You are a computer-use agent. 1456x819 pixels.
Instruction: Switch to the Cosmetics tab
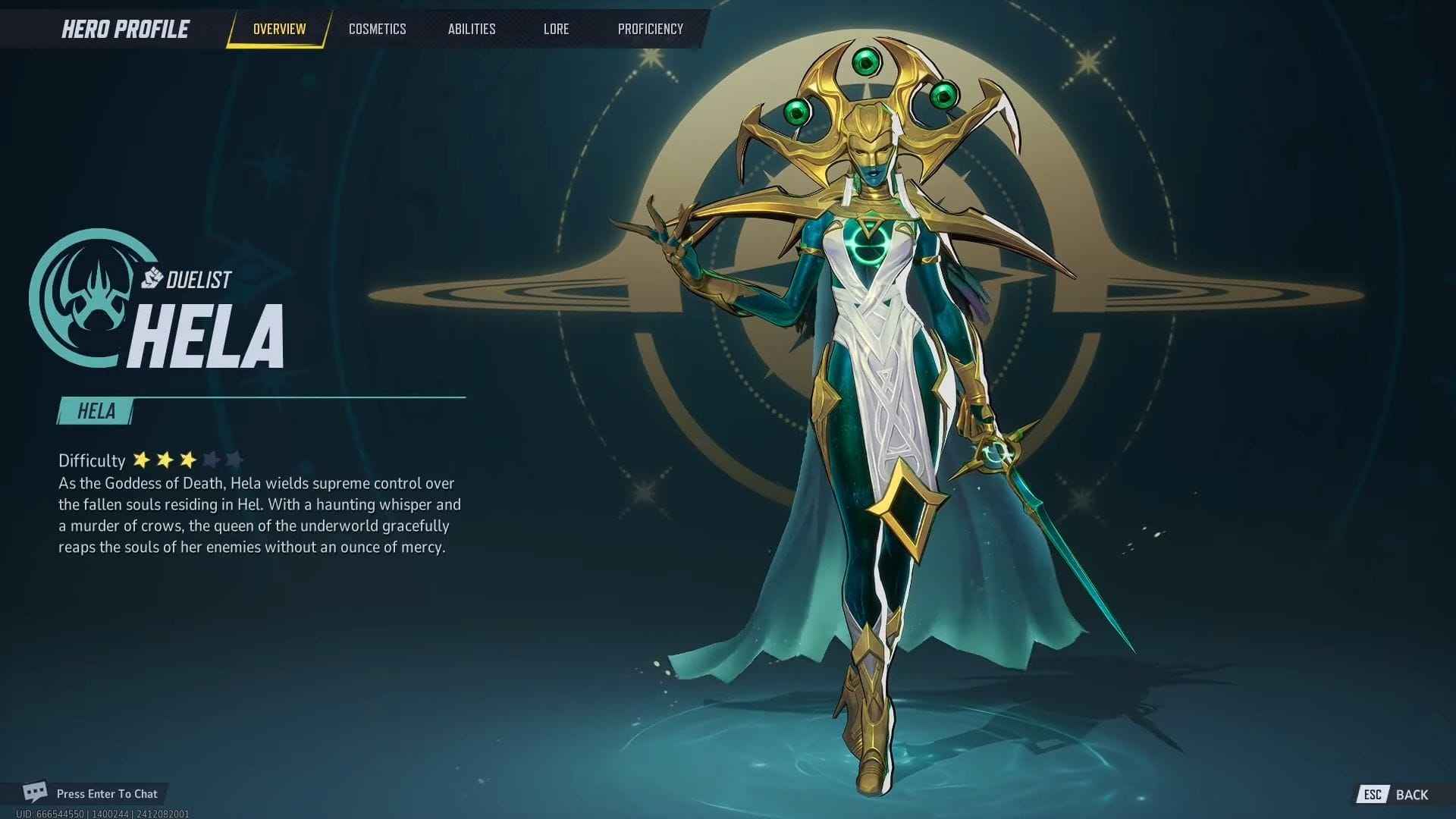[x=377, y=29]
